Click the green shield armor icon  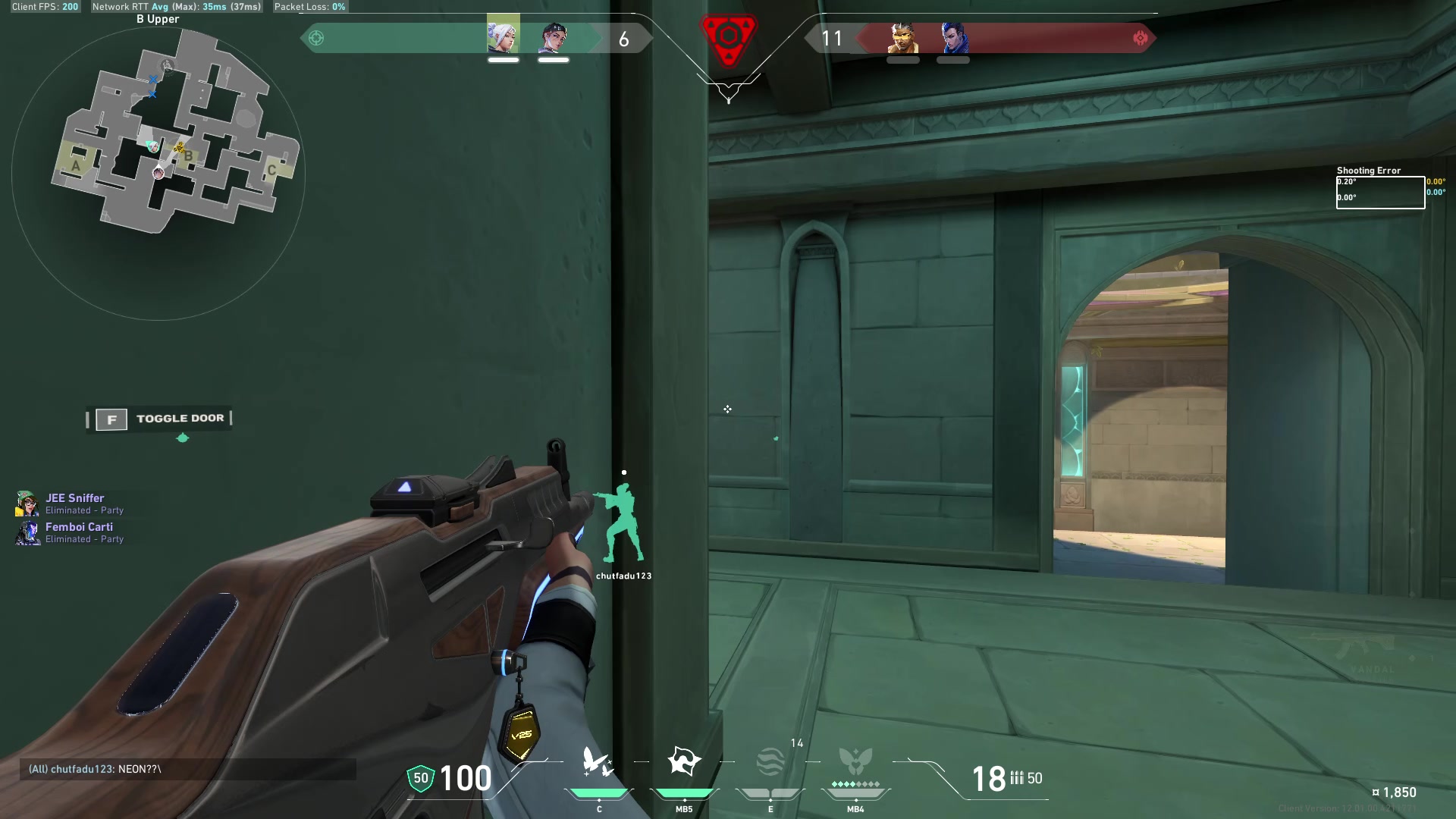coord(420,778)
